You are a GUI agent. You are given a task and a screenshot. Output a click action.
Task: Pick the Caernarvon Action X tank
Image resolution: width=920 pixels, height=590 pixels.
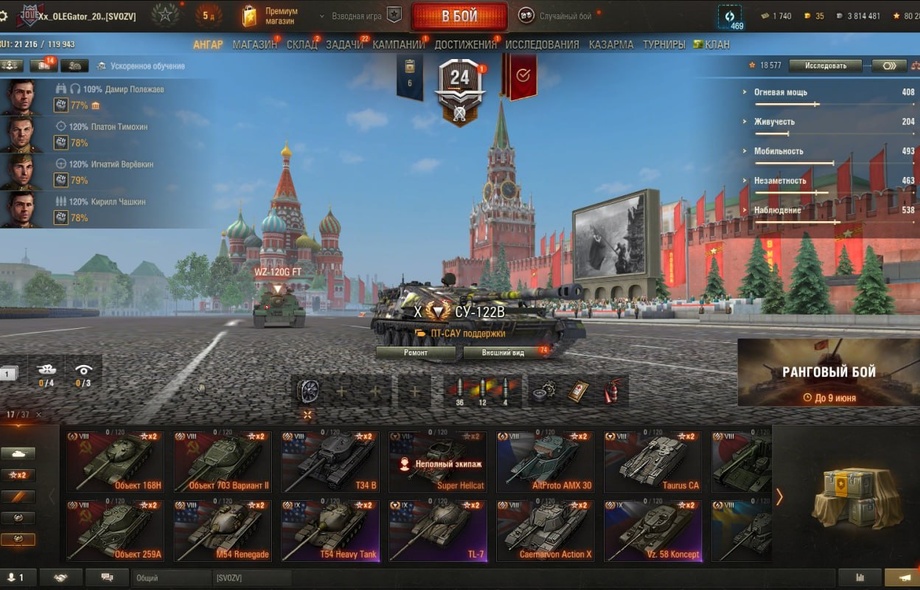545,531
